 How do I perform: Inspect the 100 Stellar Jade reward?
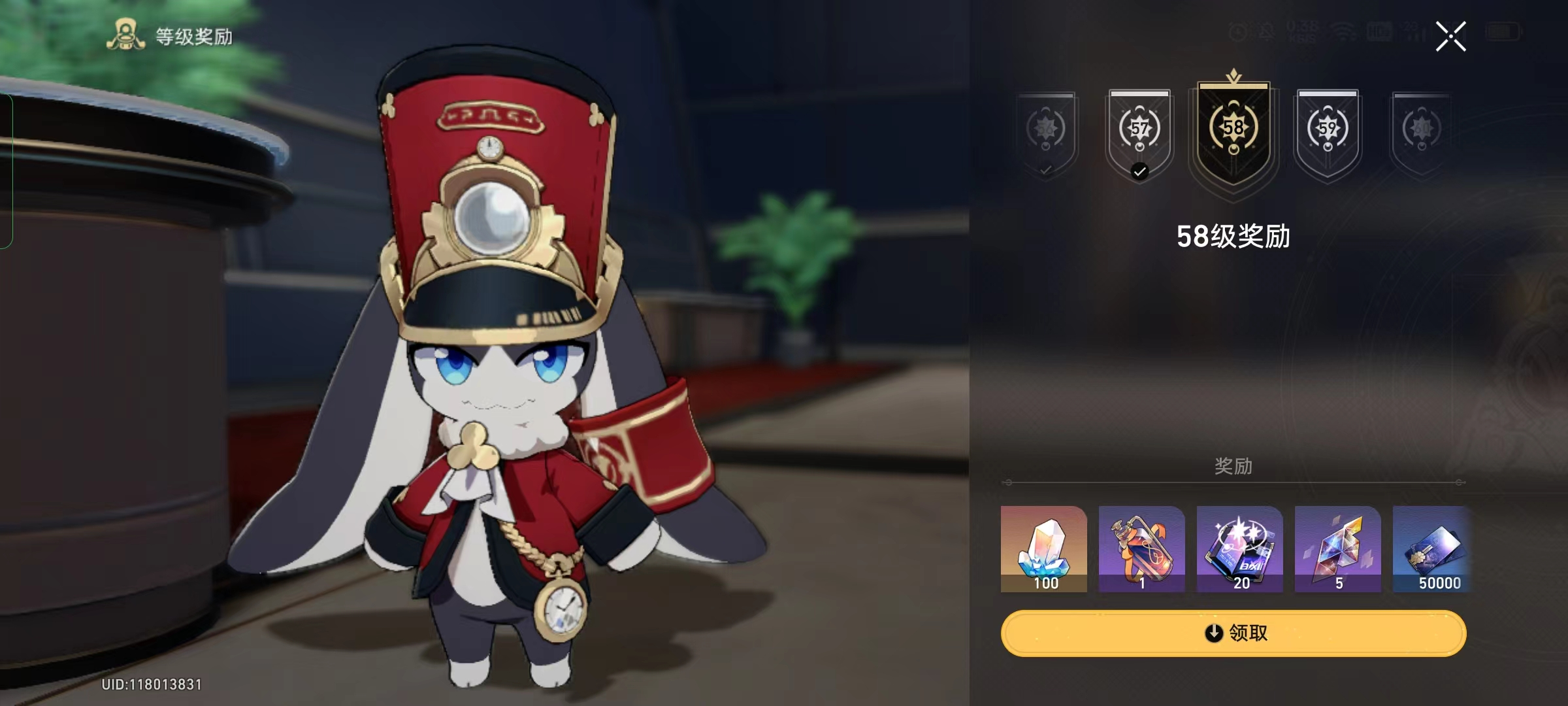pyautogui.click(x=1044, y=549)
